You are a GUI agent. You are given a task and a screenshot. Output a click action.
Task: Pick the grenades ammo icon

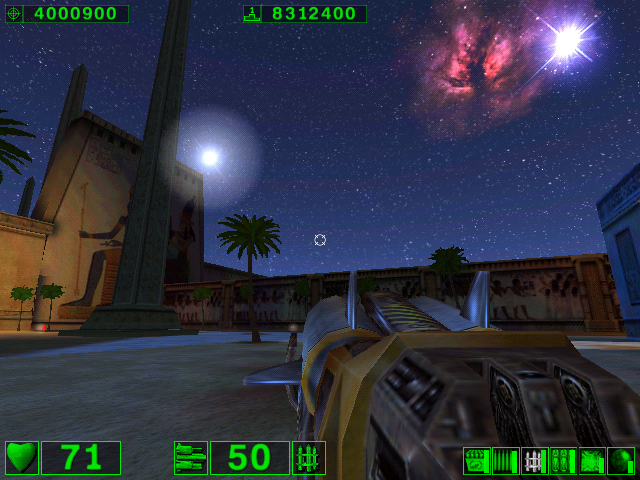tap(563, 461)
